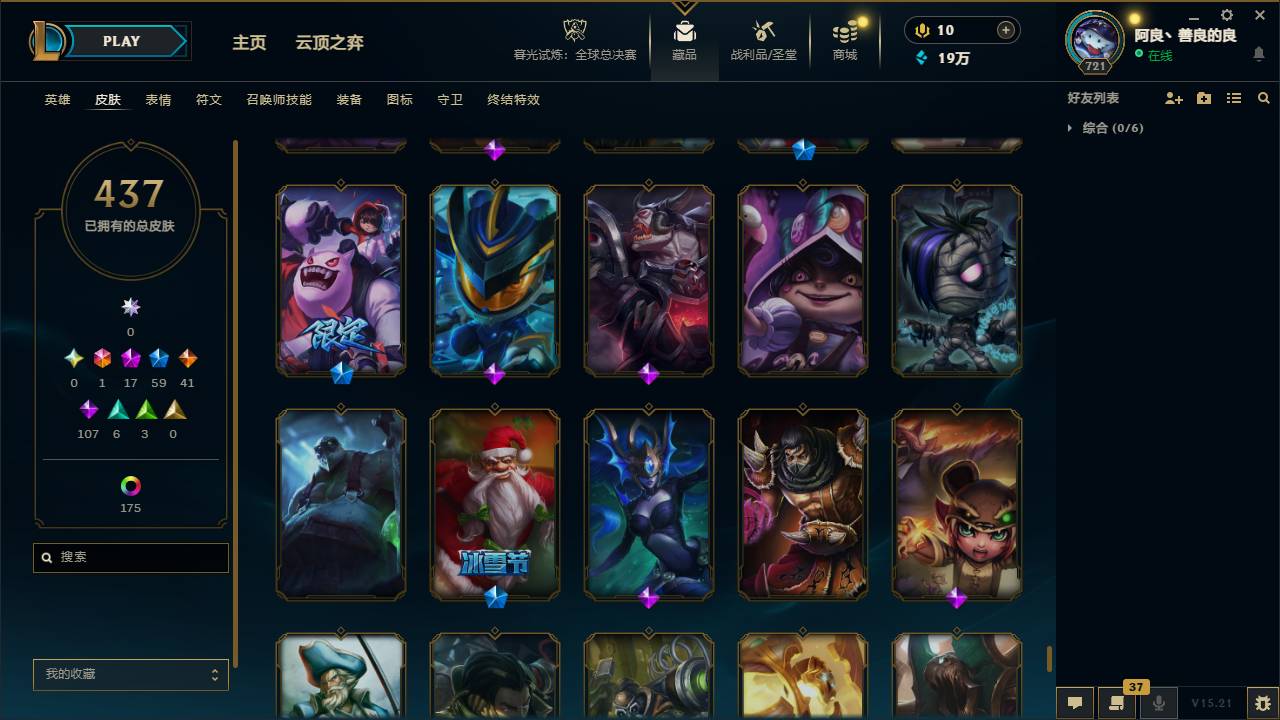Open the 我的收藏 sort dropdown
1280x720 pixels.
click(130, 674)
